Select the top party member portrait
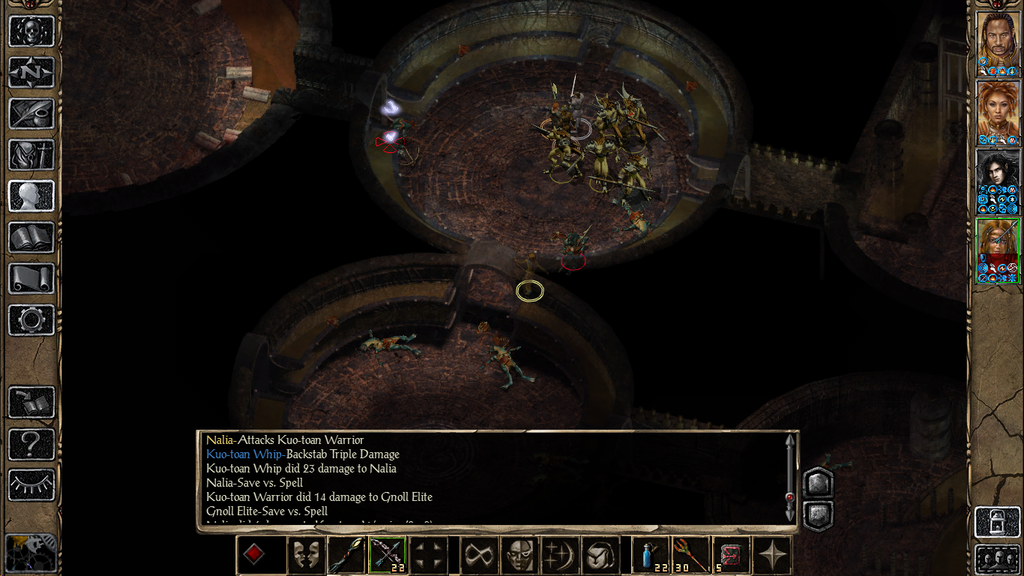Viewport: 1024px width, 576px height. 997,38
